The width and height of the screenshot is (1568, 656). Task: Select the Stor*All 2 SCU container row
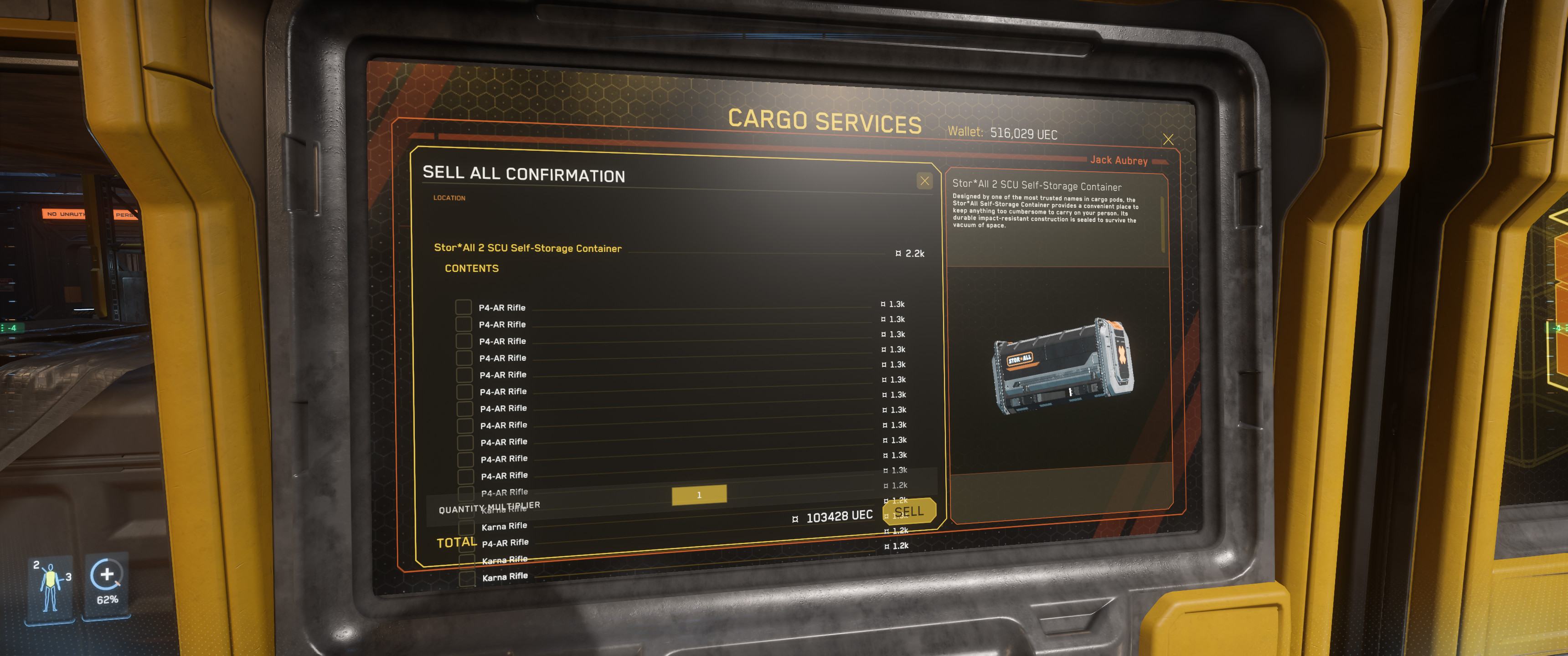(x=528, y=248)
